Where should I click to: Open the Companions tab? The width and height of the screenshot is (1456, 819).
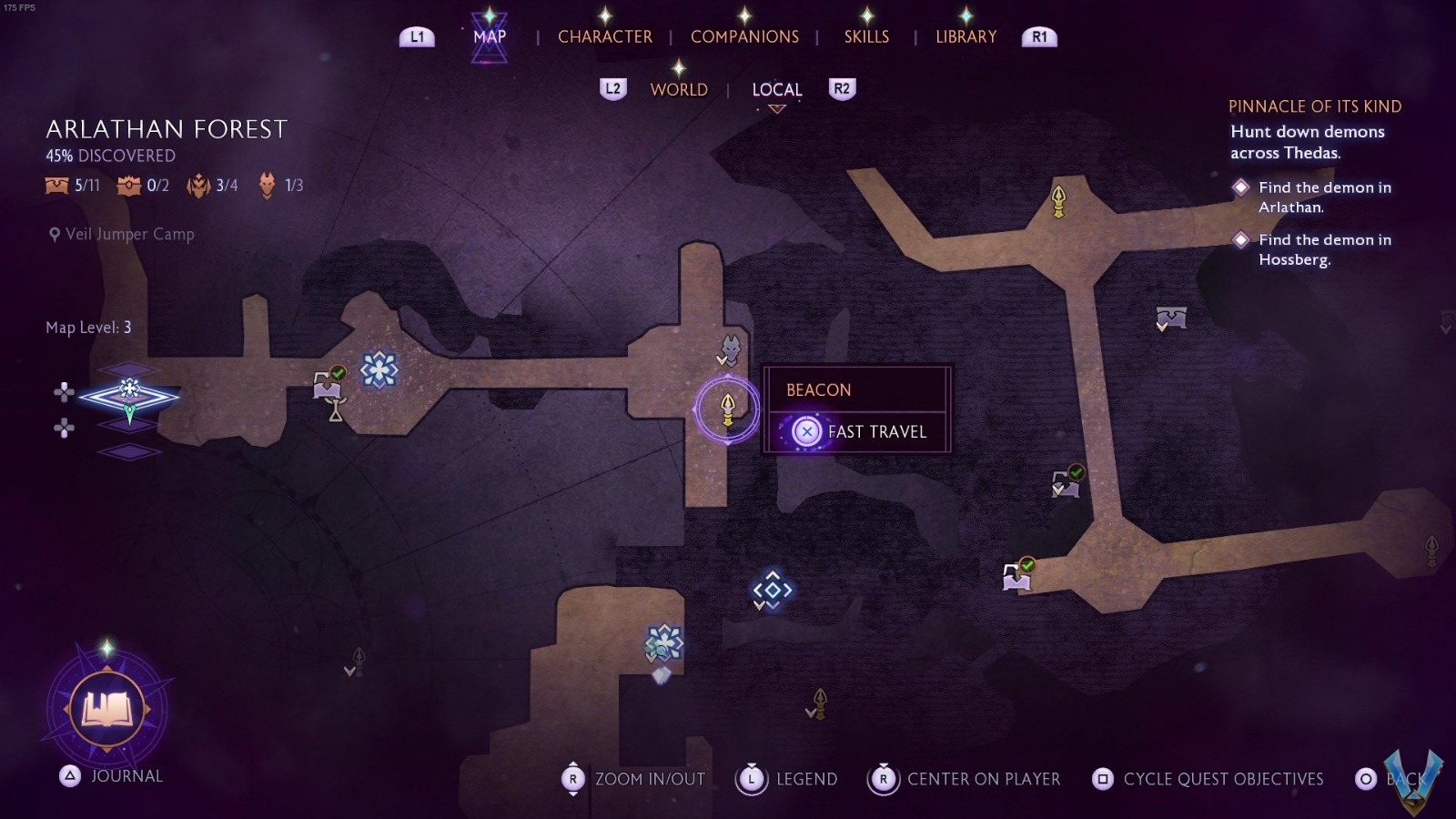point(744,37)
